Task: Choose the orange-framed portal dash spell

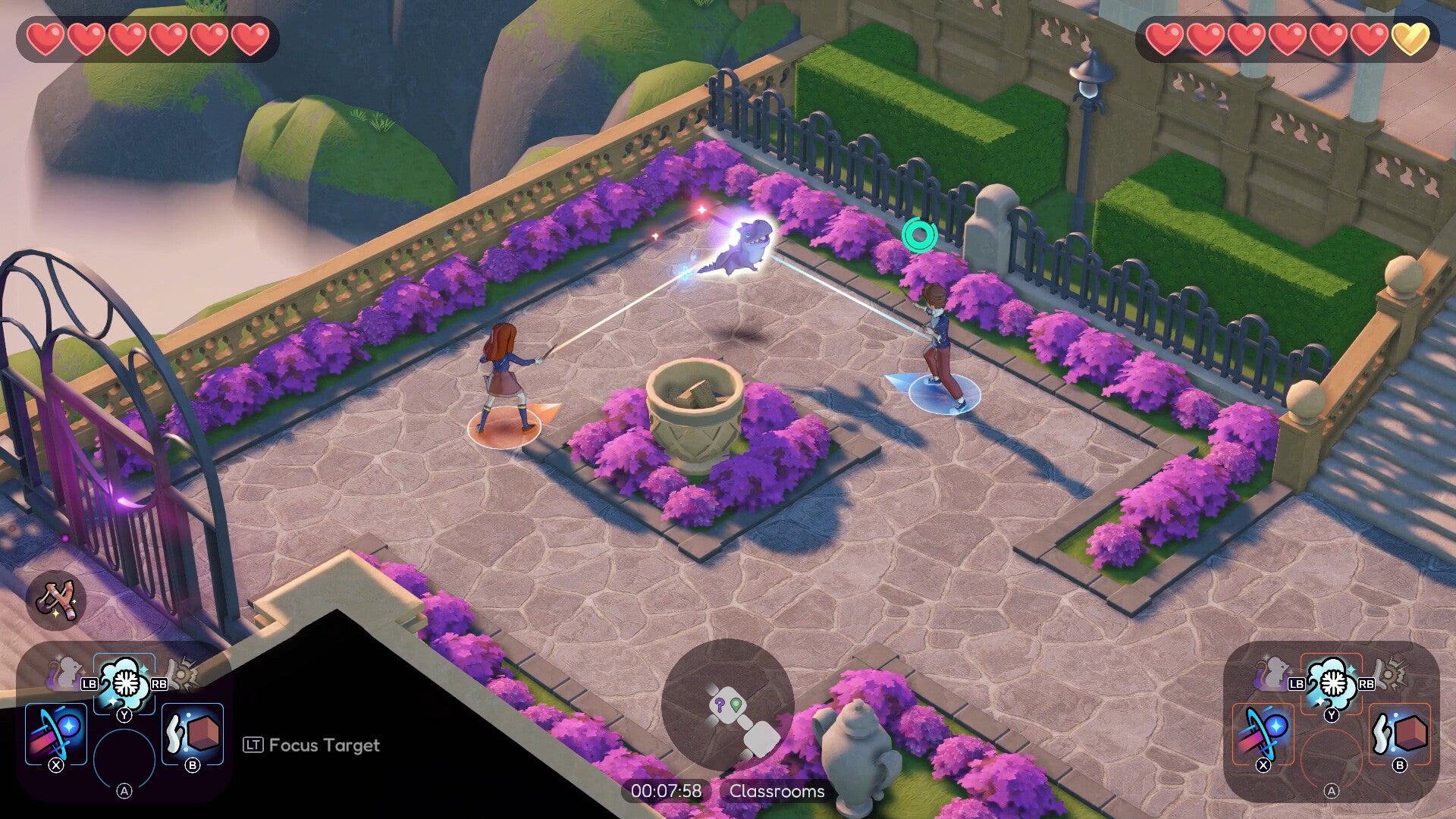Action: tap(1263, 733)
